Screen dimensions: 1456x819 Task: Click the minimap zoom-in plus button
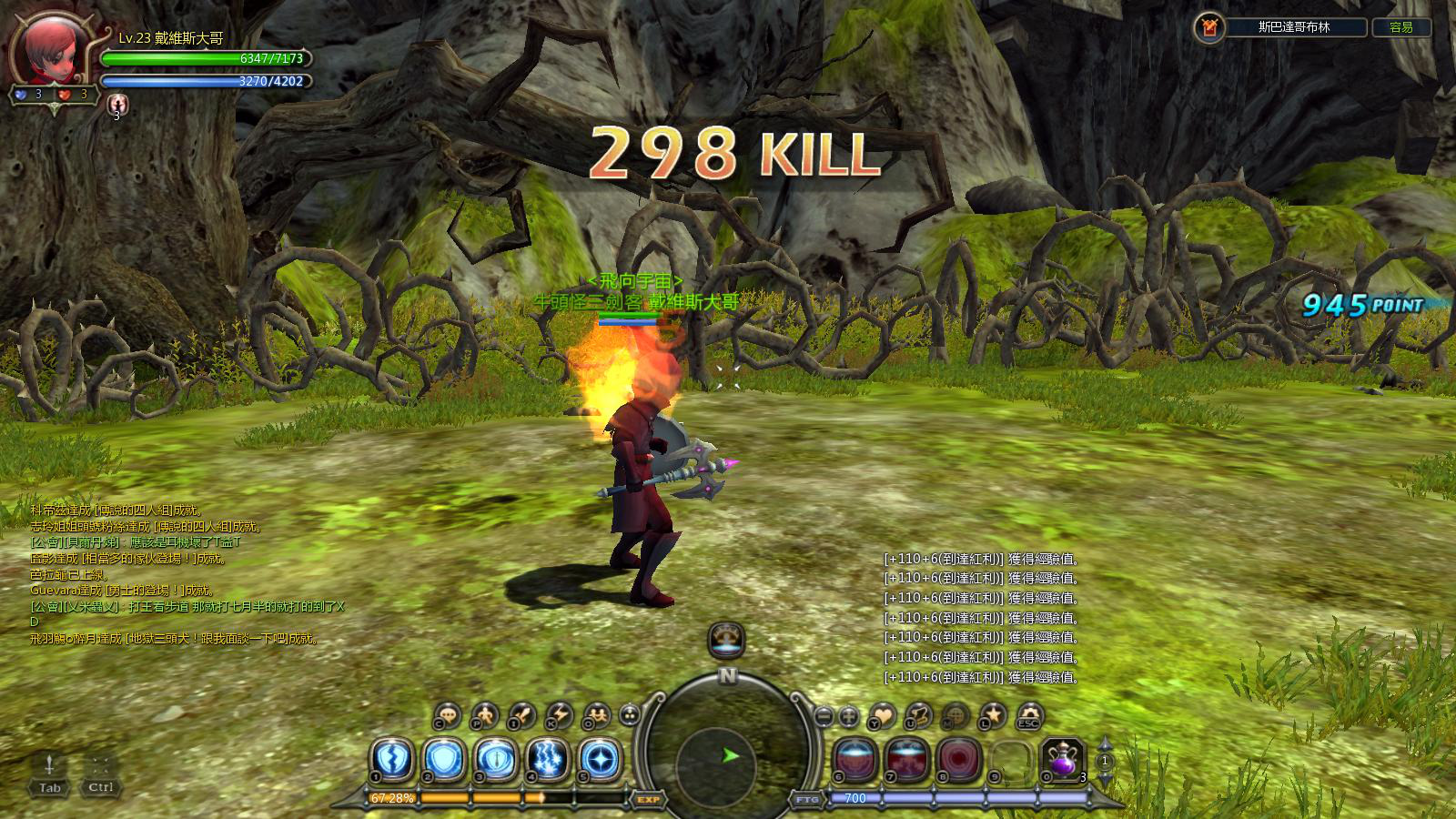(x=848, y=716)
